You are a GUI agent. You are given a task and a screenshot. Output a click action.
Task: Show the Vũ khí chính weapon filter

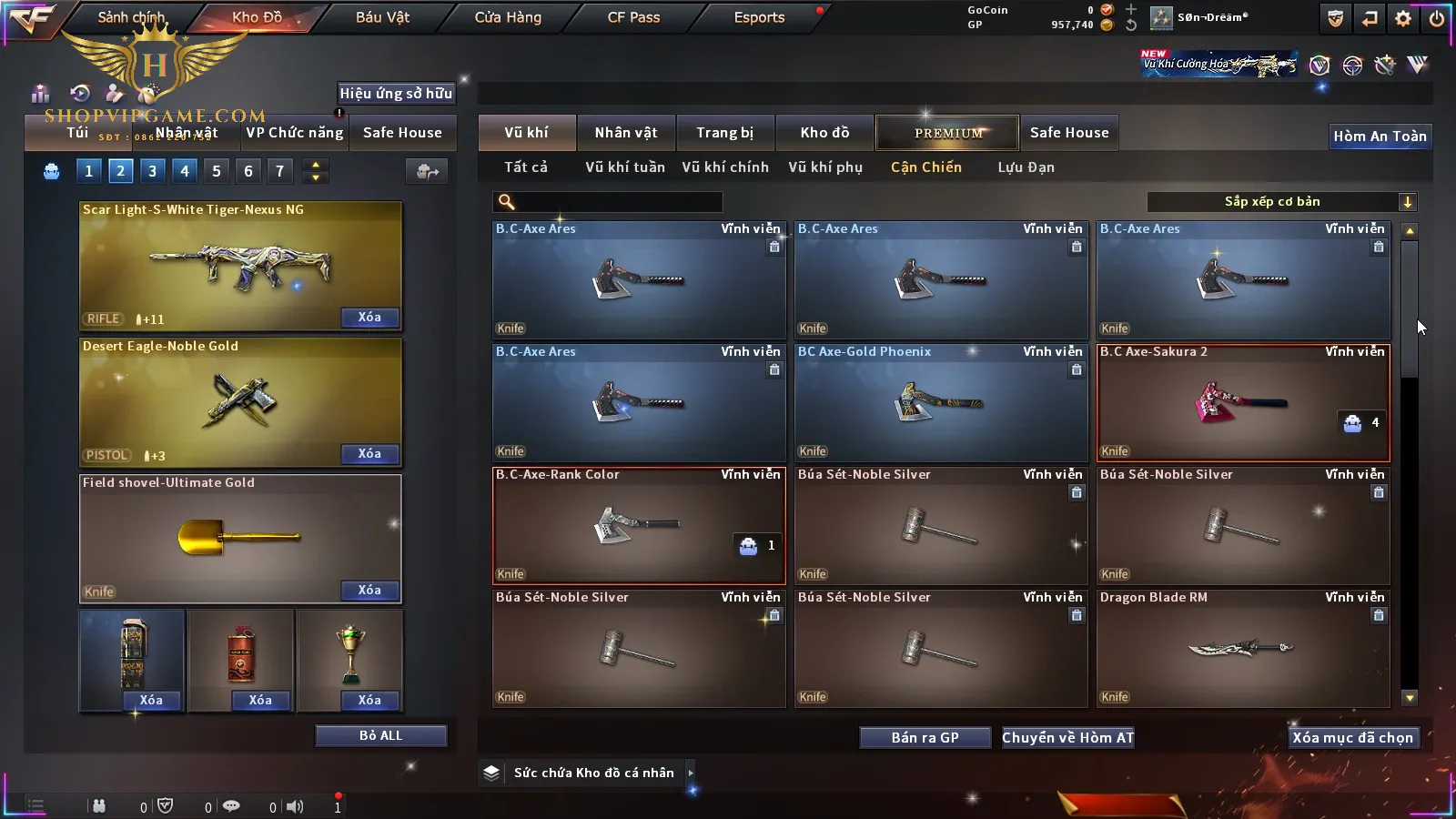coord(725,167)
